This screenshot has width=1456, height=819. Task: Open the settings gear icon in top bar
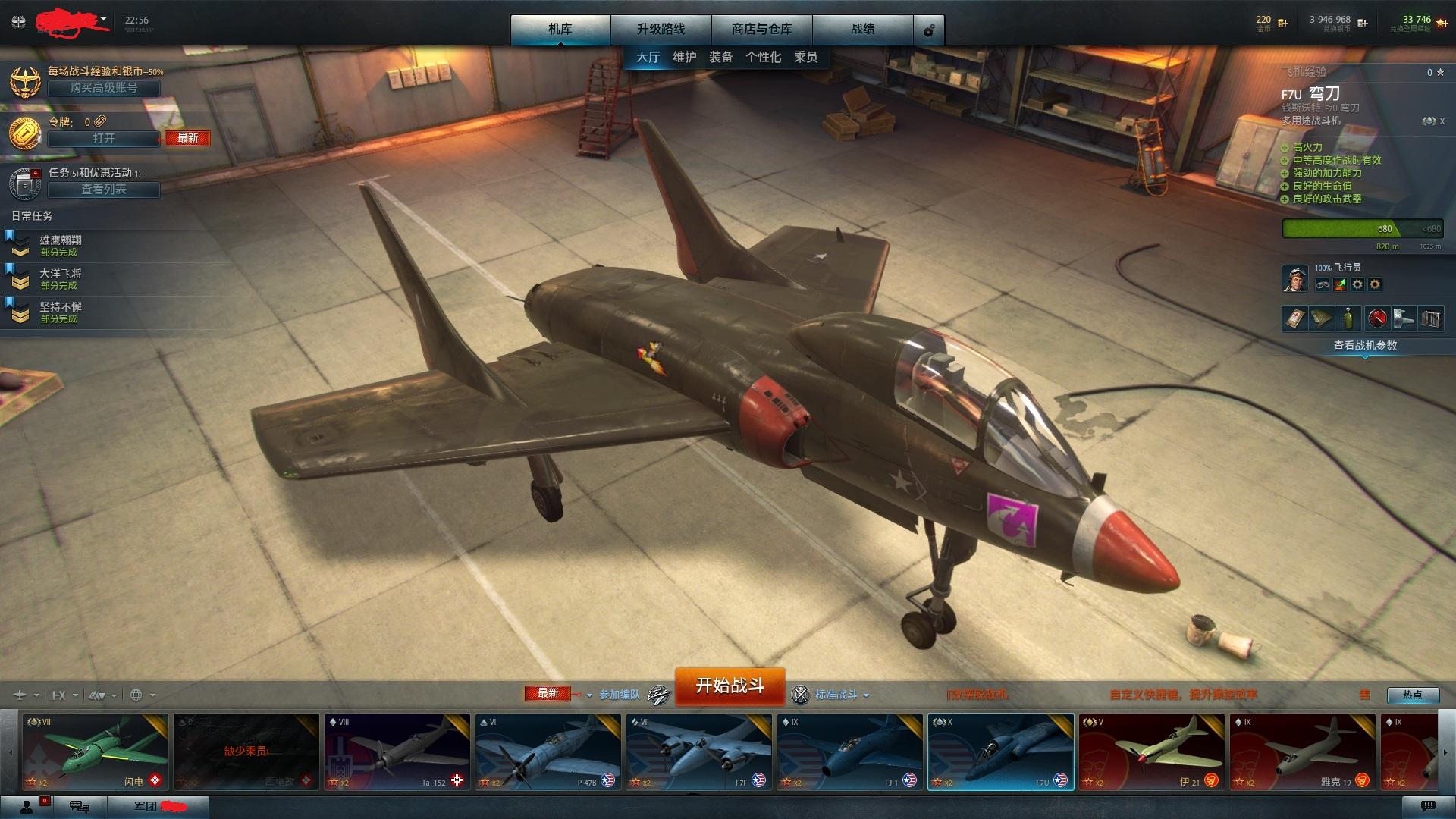(x=929, y=31)
